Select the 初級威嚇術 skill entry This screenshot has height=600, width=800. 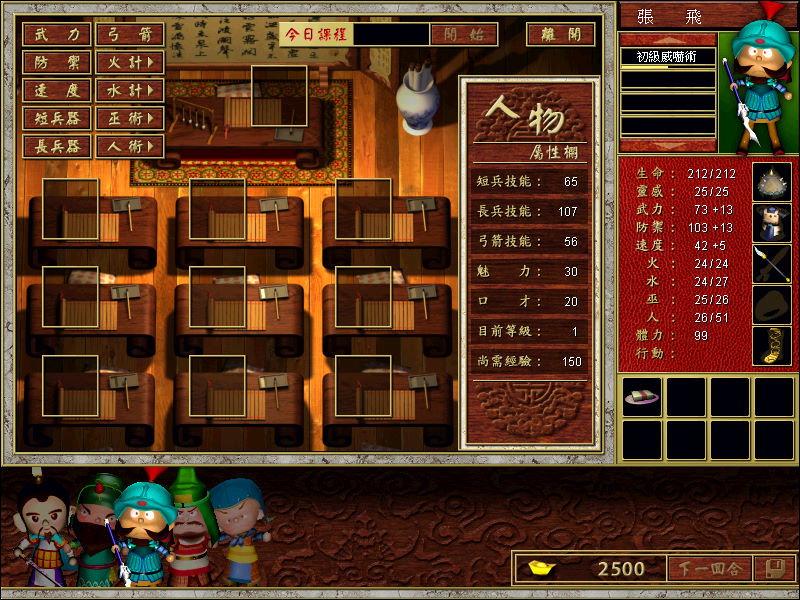tap(667, 57)
